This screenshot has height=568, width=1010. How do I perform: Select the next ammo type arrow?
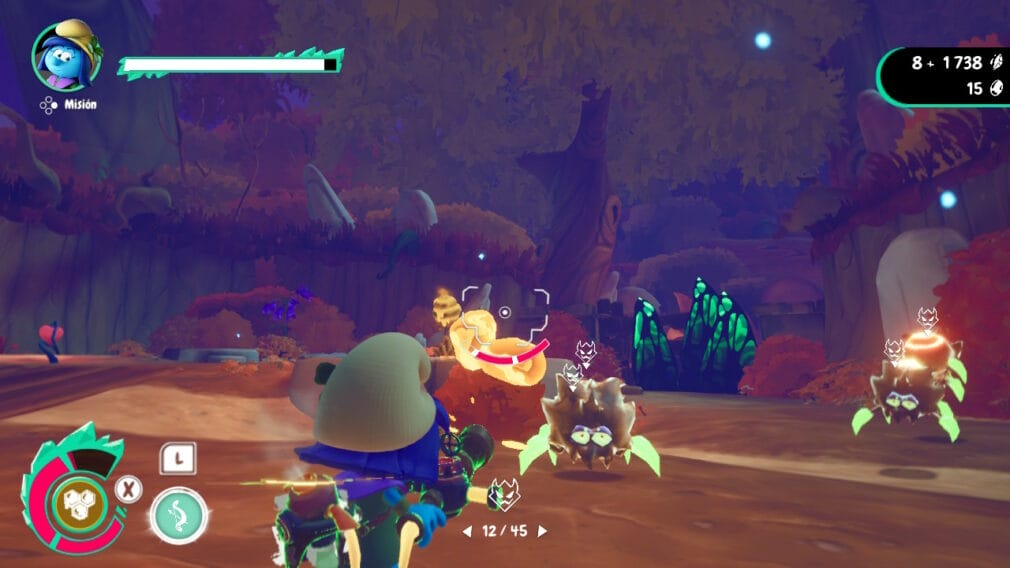[x=543, y=531]
